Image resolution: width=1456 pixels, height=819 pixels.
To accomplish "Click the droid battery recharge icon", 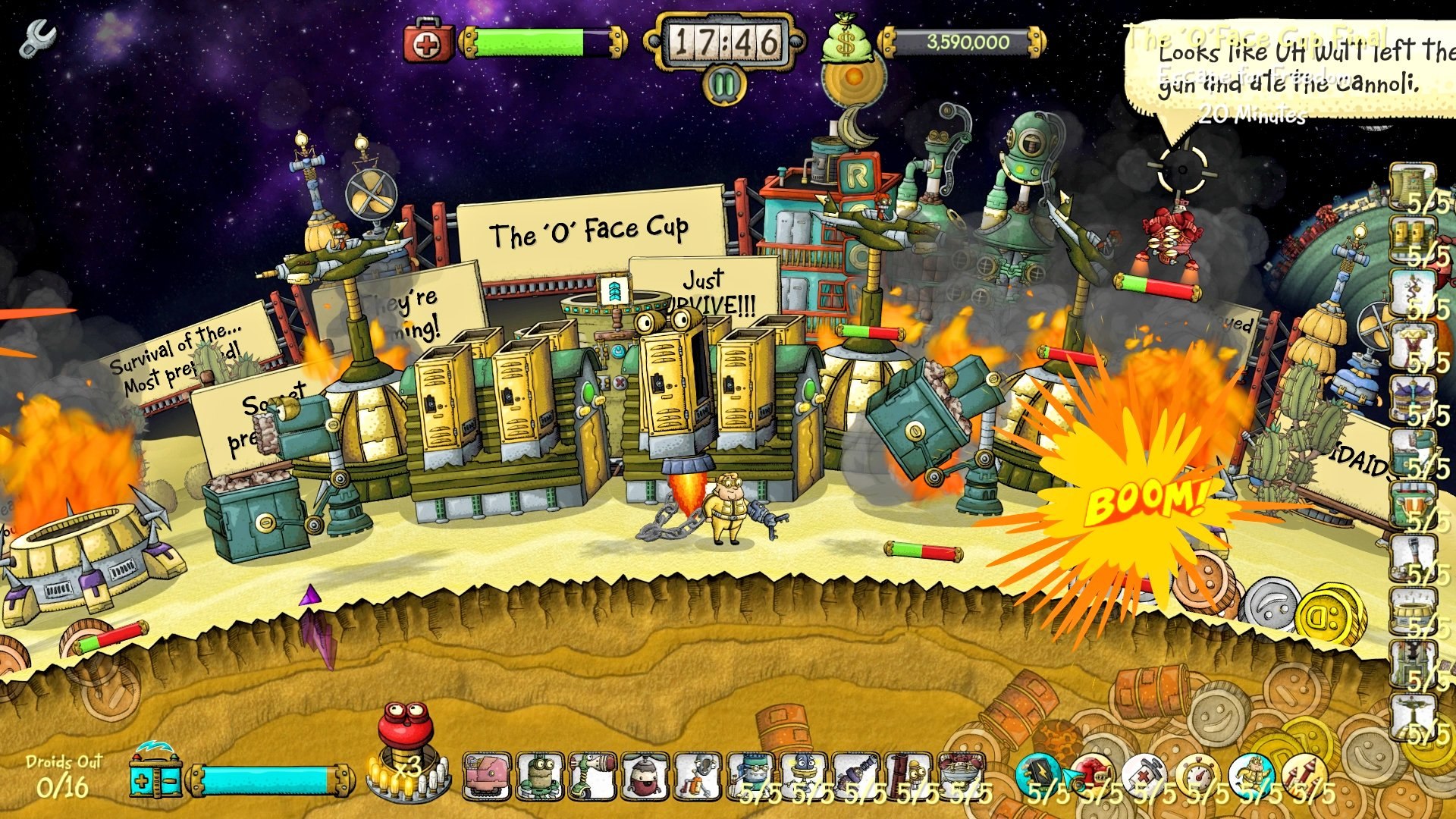I will click(x=155, y=775).
